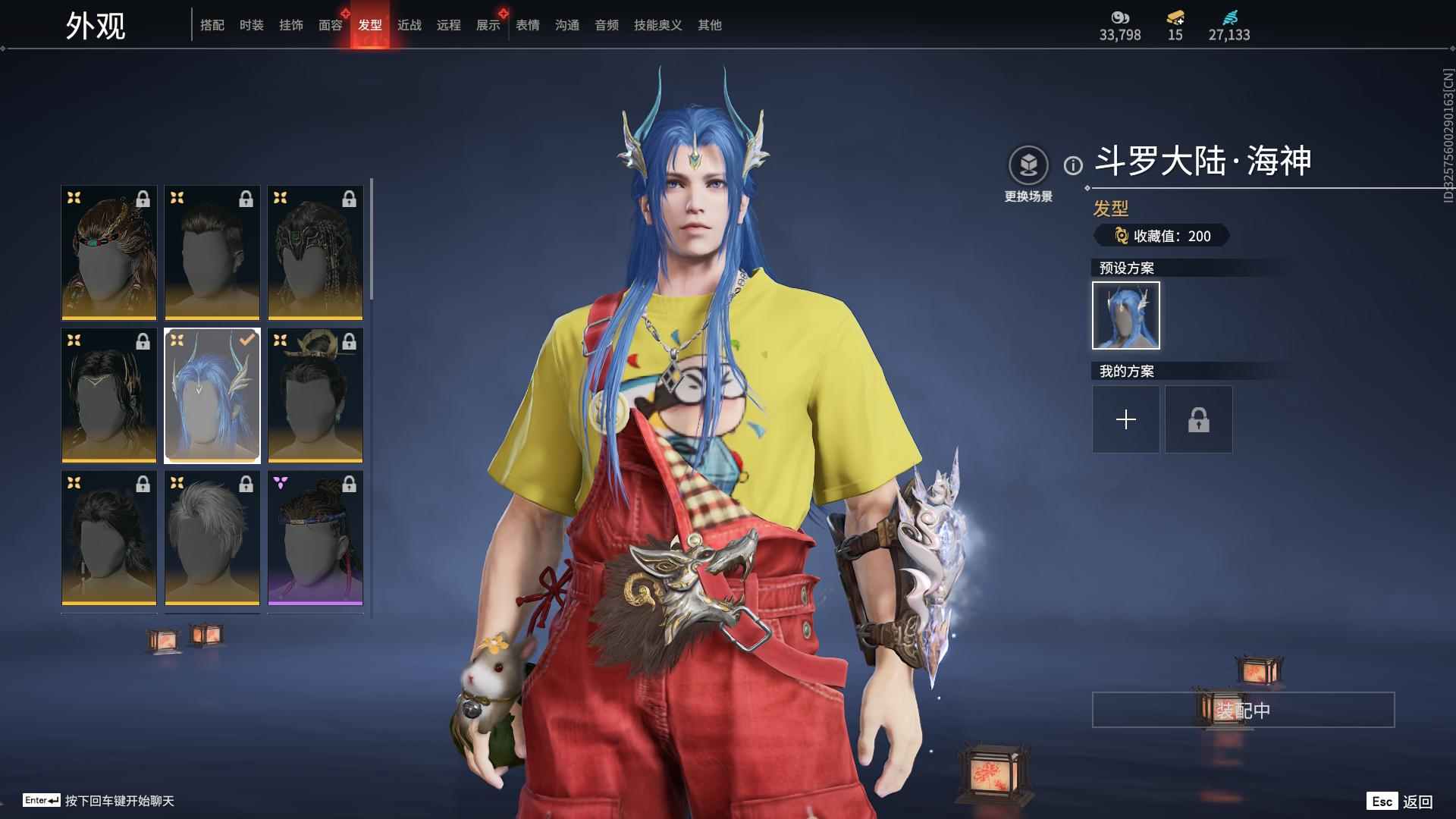Open the 表情 emotes tab
The width and height of the screenshot is (1456, 819).
point(527,25)
